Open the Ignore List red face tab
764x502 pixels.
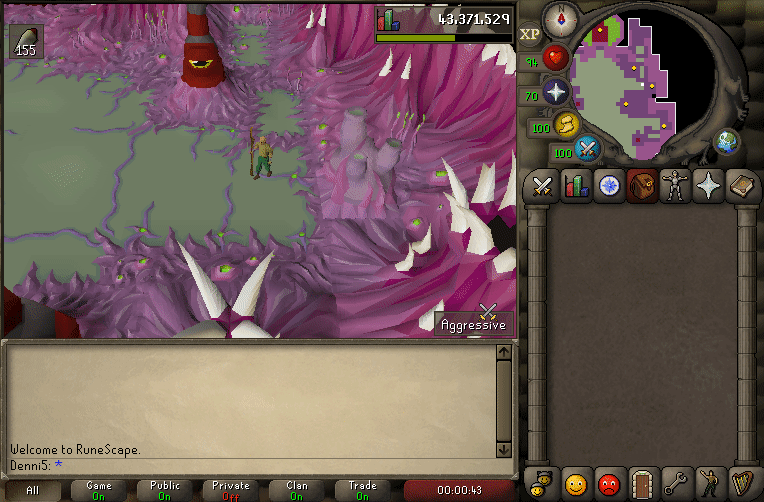(608, 484)
